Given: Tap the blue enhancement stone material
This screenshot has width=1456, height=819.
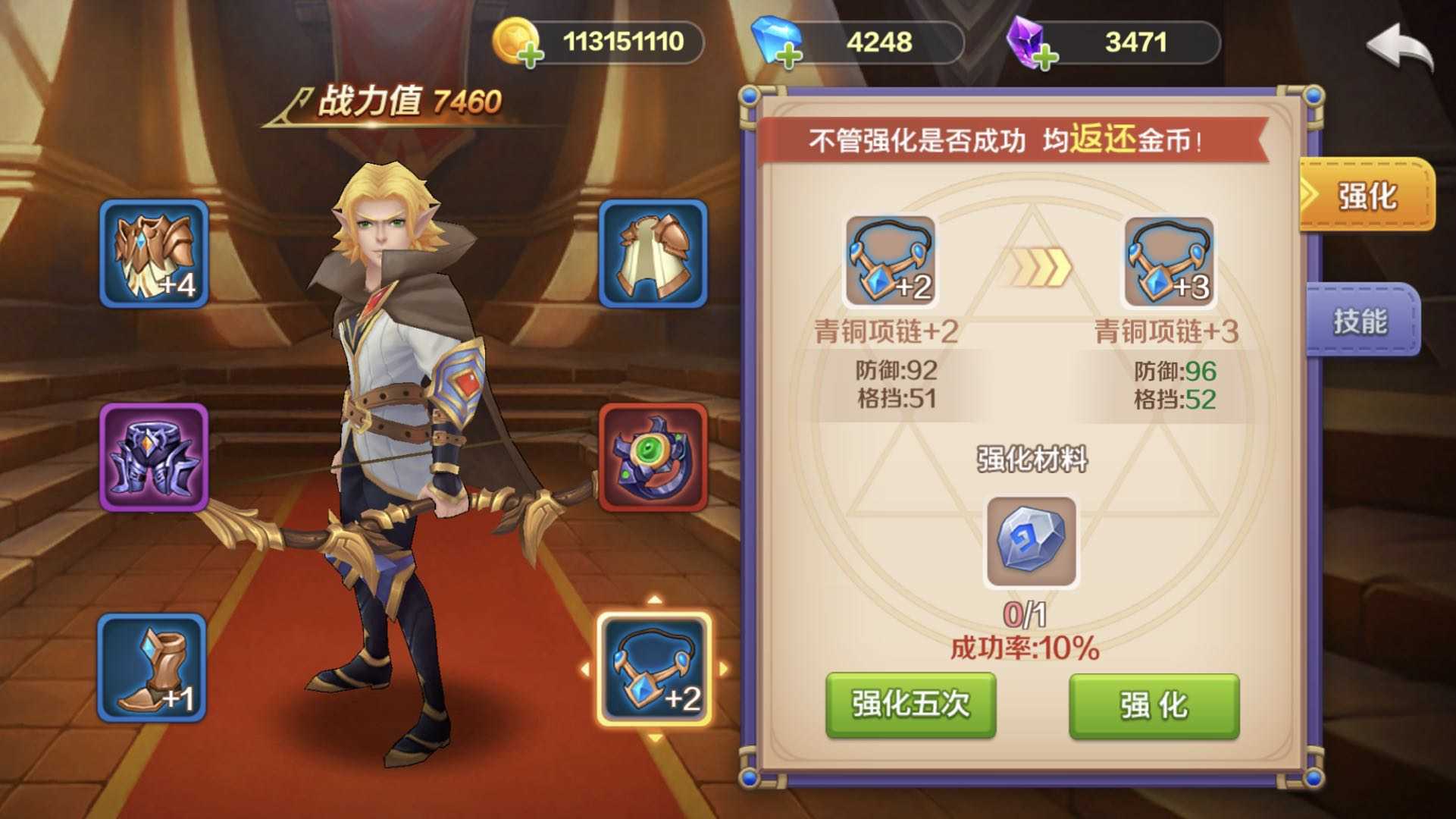Looking at the screenshot, I should tap(1031, 542).
